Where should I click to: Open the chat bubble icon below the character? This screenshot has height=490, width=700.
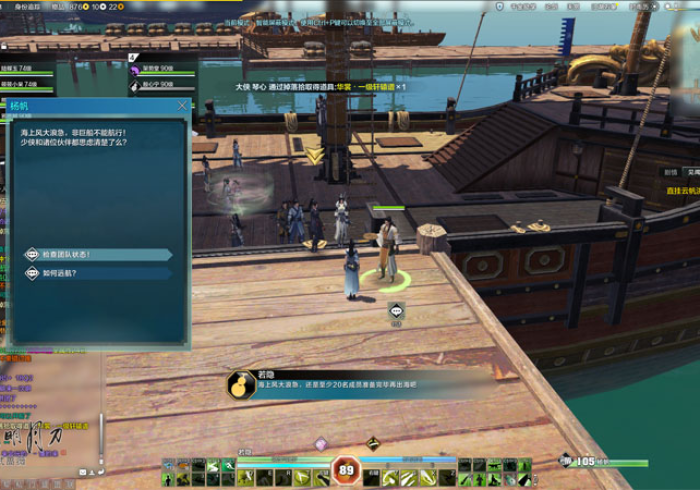[x=396, y=312]
